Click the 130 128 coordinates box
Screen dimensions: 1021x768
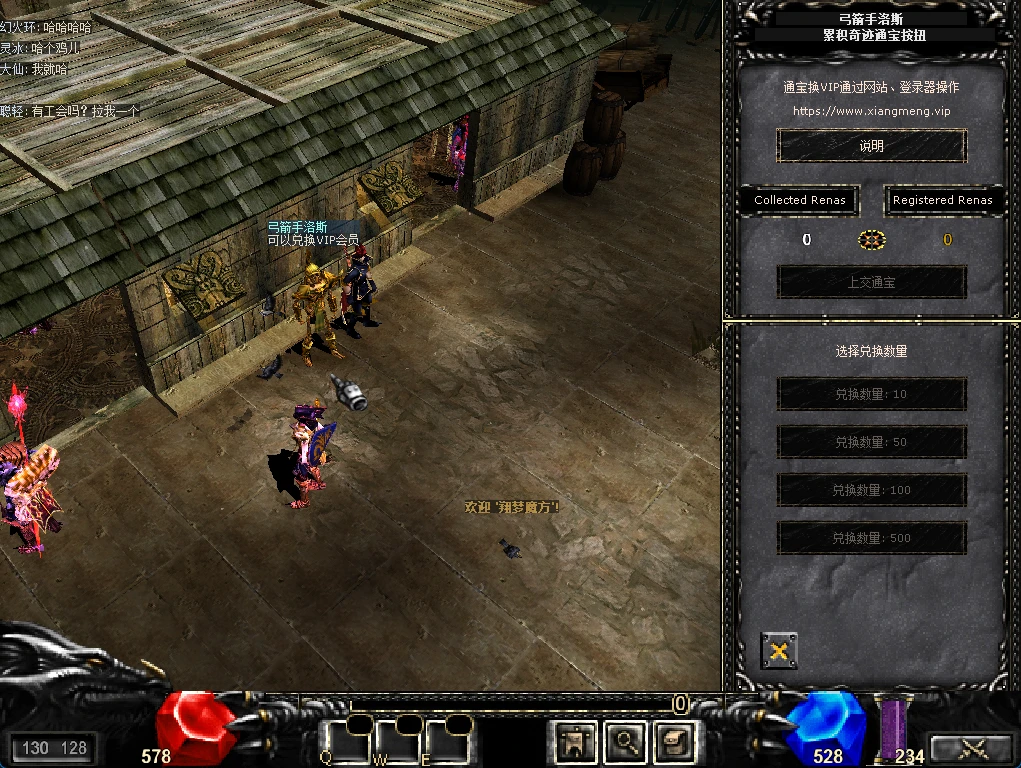54,748
